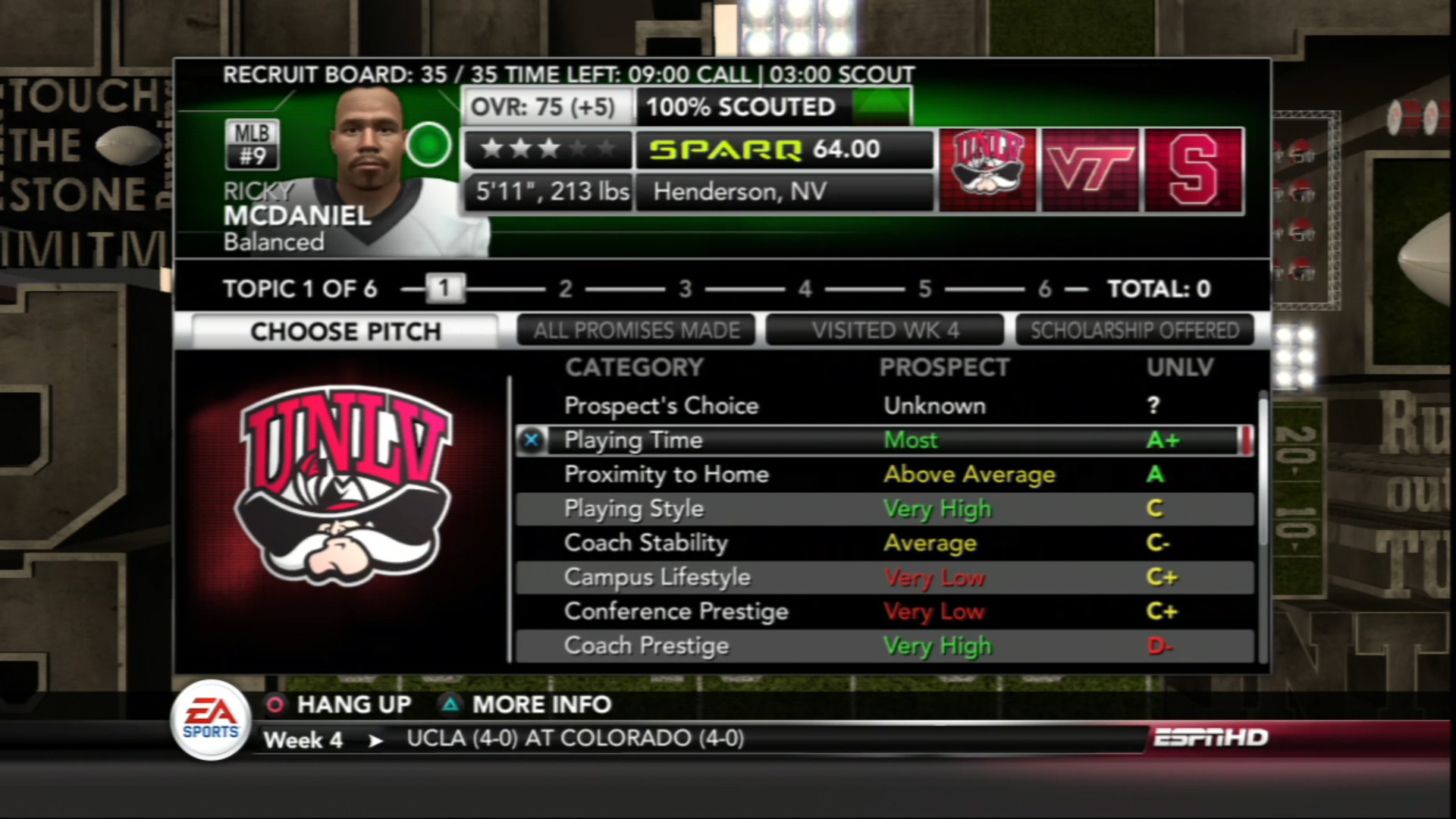Select the Stanford school logo tile
The image size is (1456, 819).
point(1194,170)
